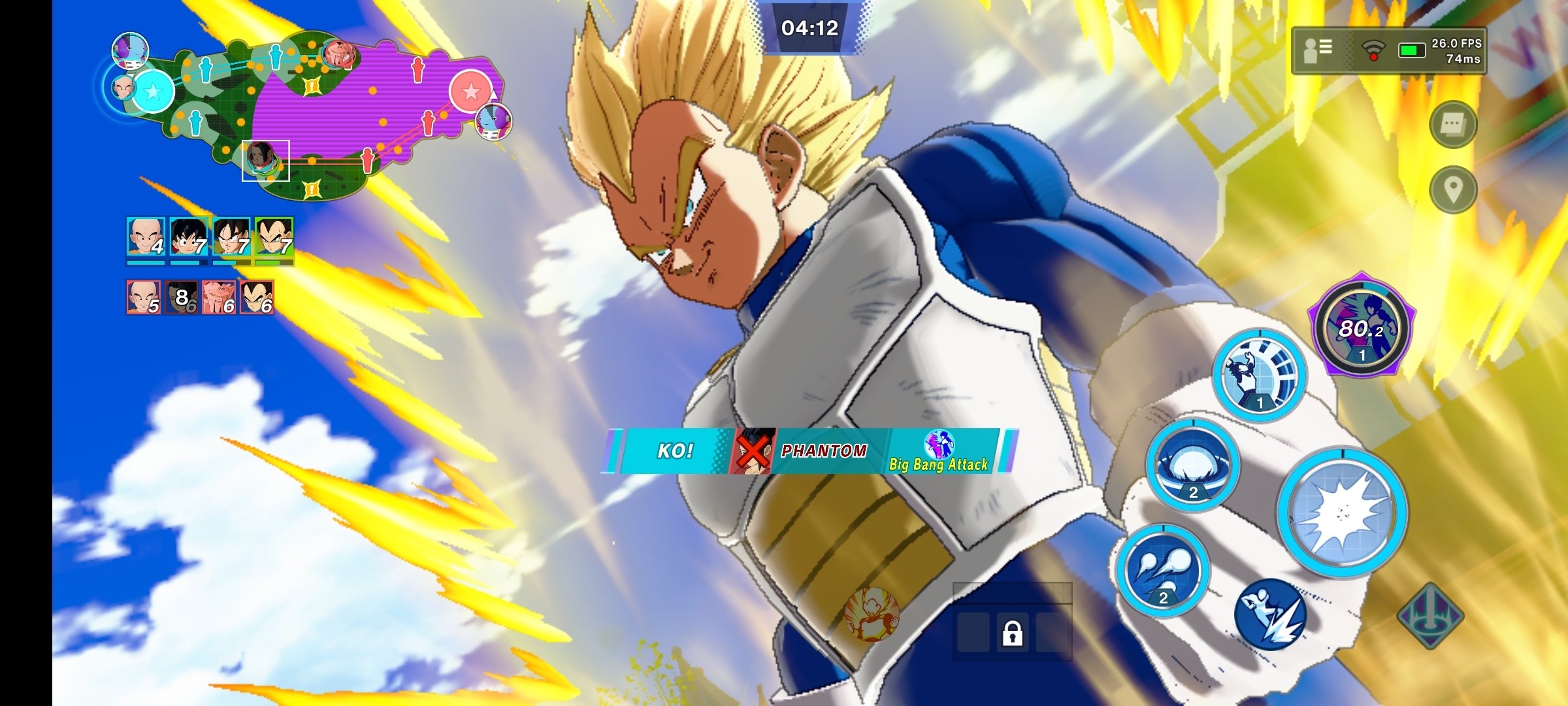Open the quick chat speech bubble button

1452,124
